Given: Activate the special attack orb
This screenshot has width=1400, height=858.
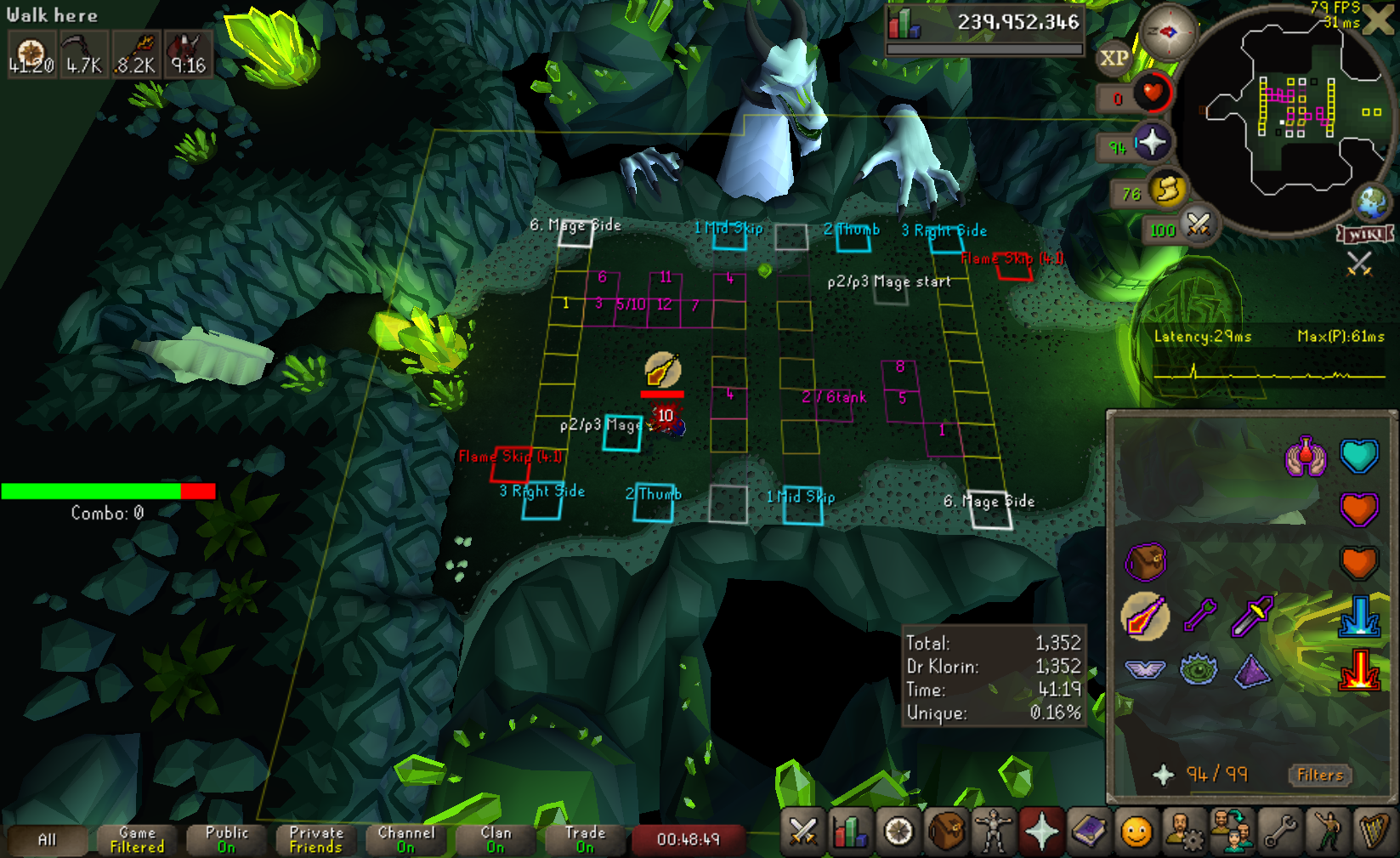Looking at the screenshot, I should point(1198,225).
